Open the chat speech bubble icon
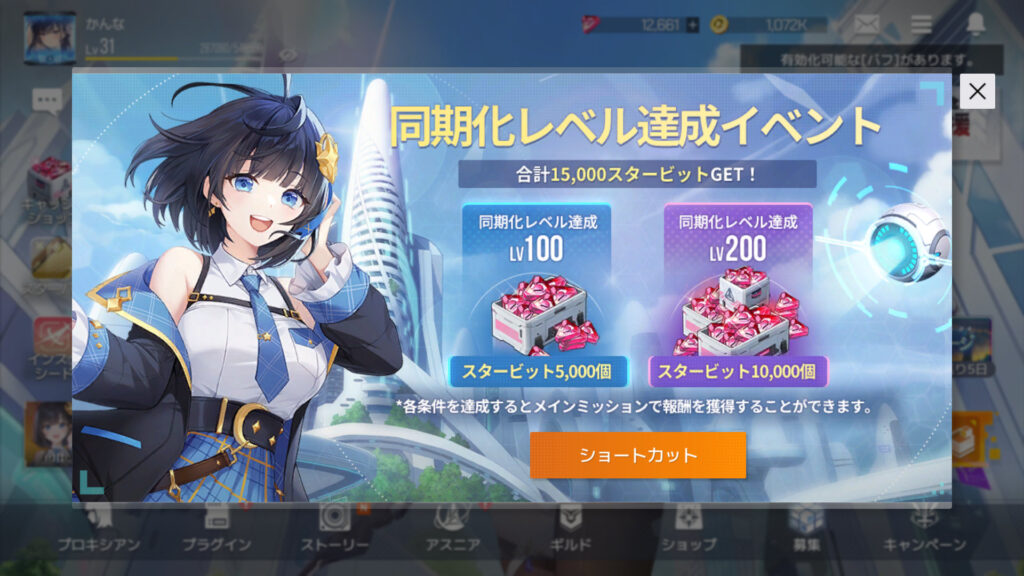1024x576 pixels. coord(46,99)
